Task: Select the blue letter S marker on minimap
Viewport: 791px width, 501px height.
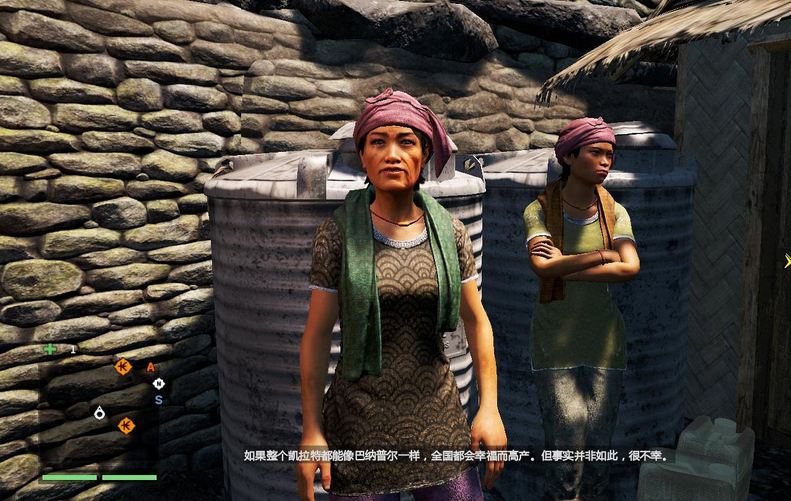Action: 158,400
